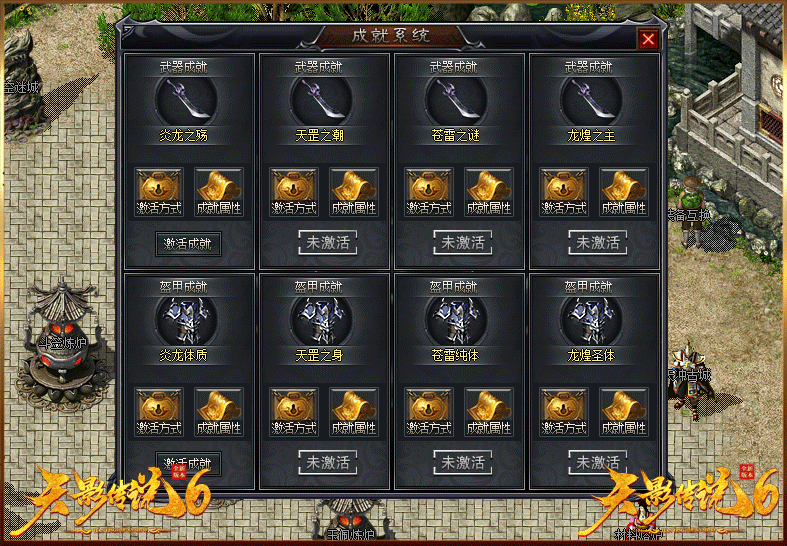The image size is (787, 546).
Task: Close the 成就系统 window
Action: point(648,39)
